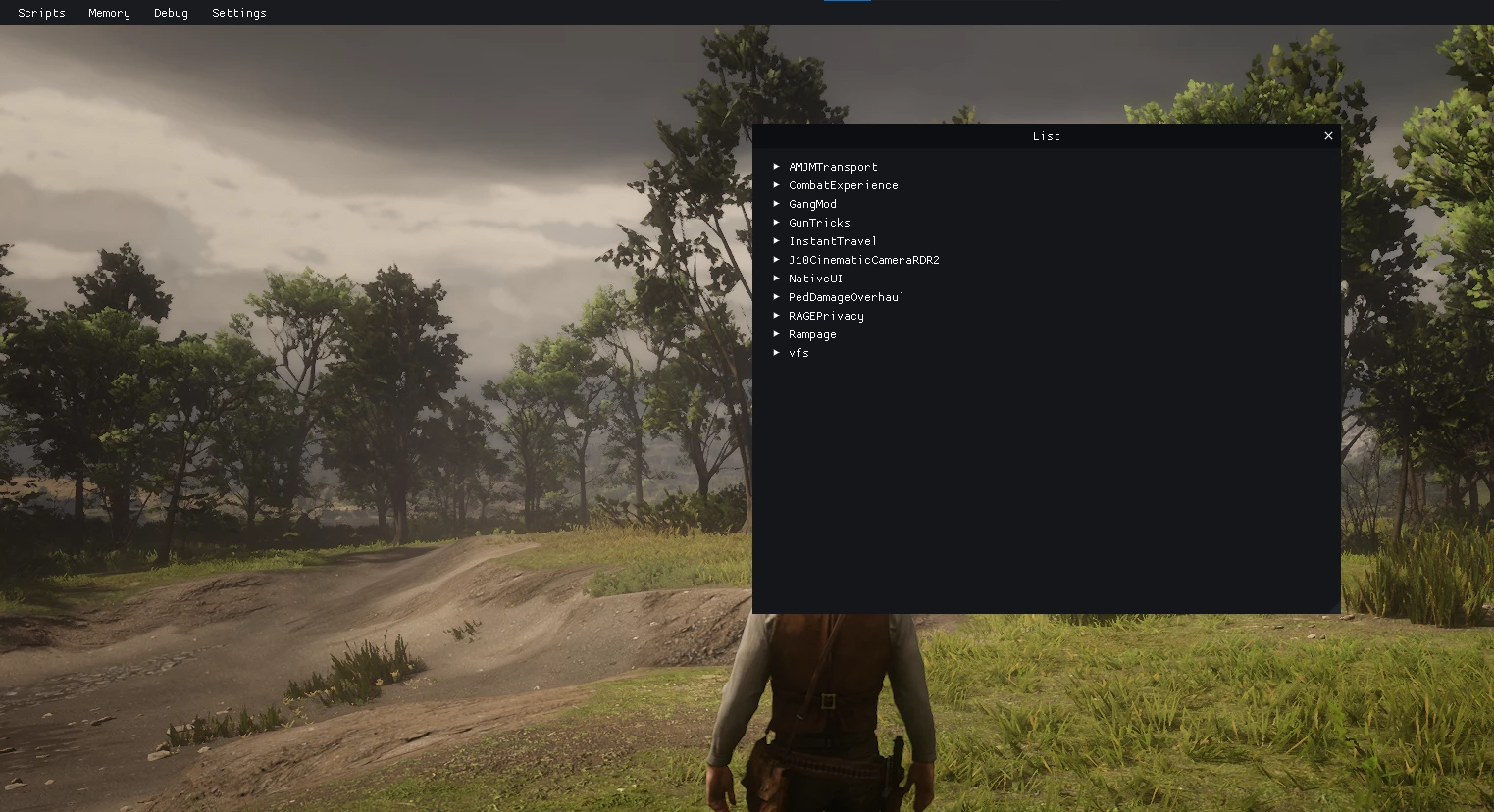Expand the J10CinematicCameraRDR2 node

click(x=777, y=260)
